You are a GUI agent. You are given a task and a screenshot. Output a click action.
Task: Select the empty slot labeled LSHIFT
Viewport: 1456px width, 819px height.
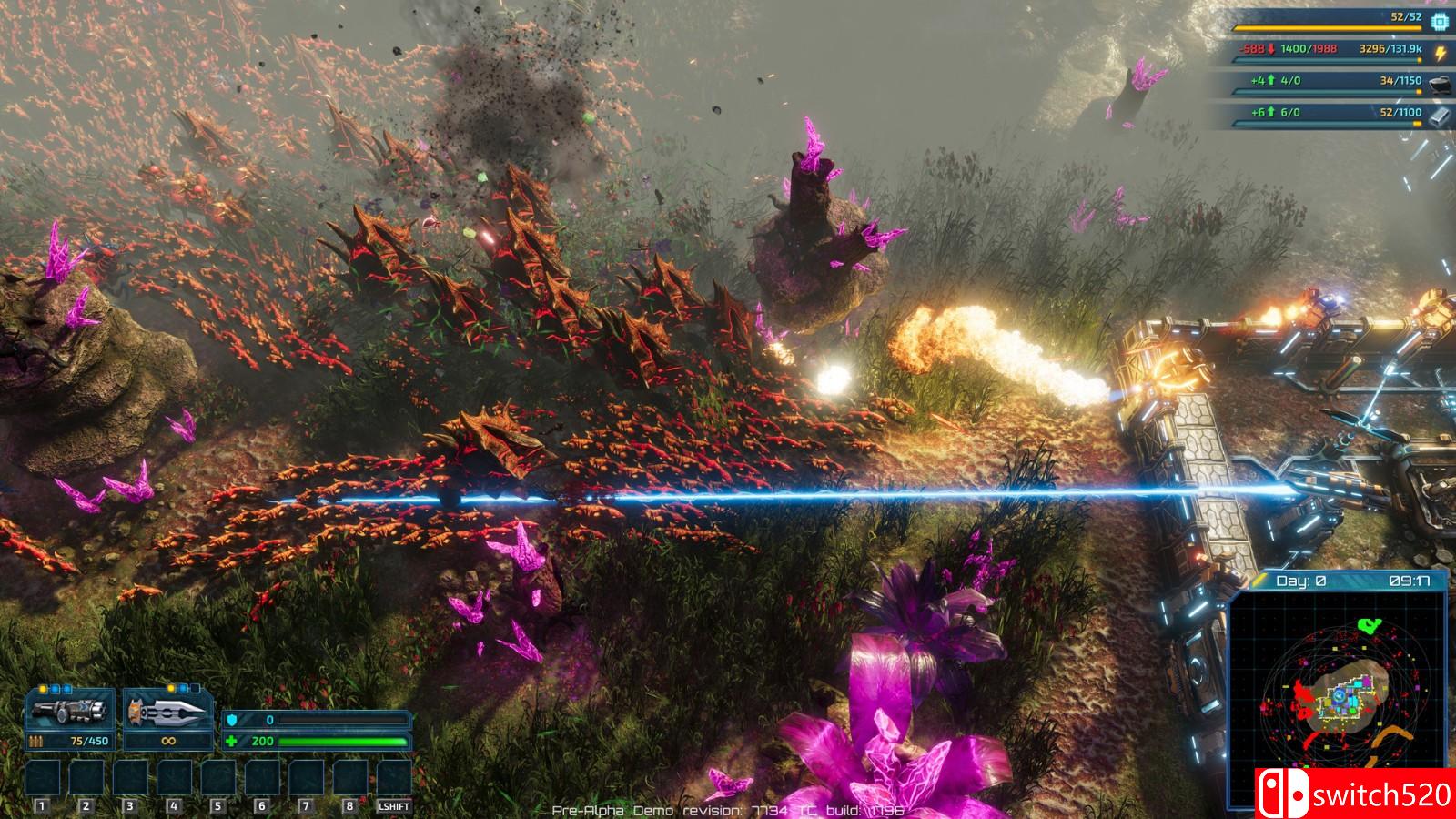pyautogui.click(x=394, y=778)
